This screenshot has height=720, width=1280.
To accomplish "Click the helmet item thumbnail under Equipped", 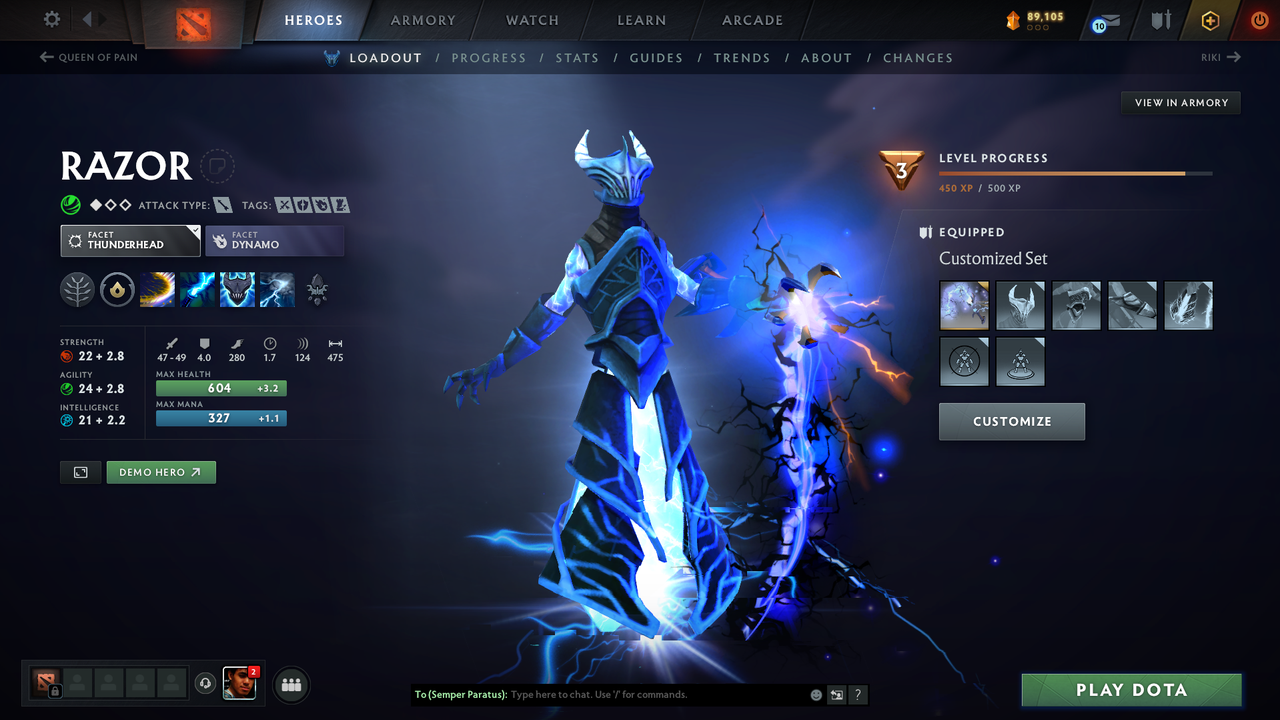I will click(1020, 305).
